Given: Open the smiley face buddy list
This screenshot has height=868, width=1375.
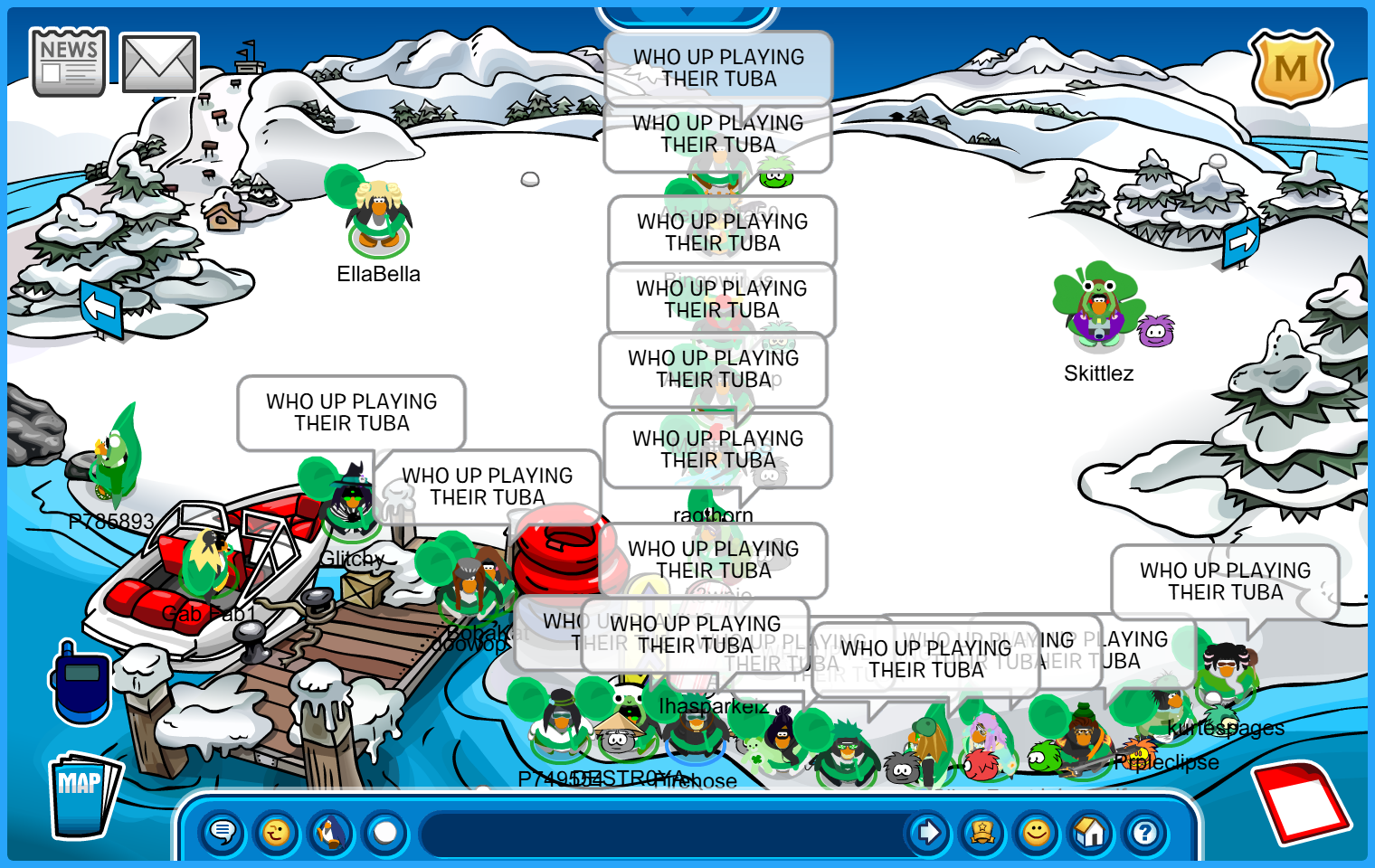Looking at the screenshot, I should point(1037,832).
